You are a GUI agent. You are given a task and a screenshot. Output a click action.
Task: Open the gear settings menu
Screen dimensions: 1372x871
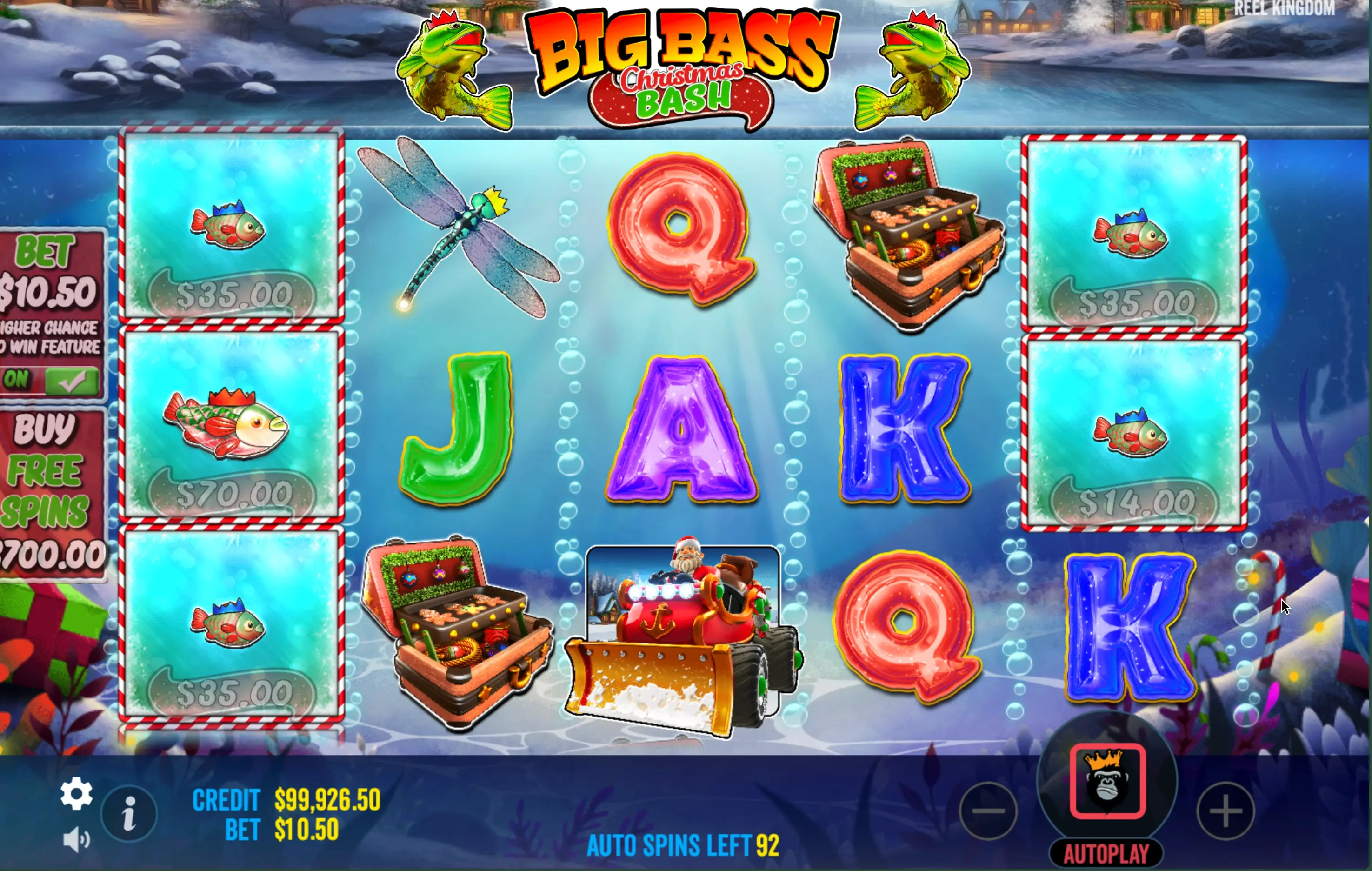(76, 793)
